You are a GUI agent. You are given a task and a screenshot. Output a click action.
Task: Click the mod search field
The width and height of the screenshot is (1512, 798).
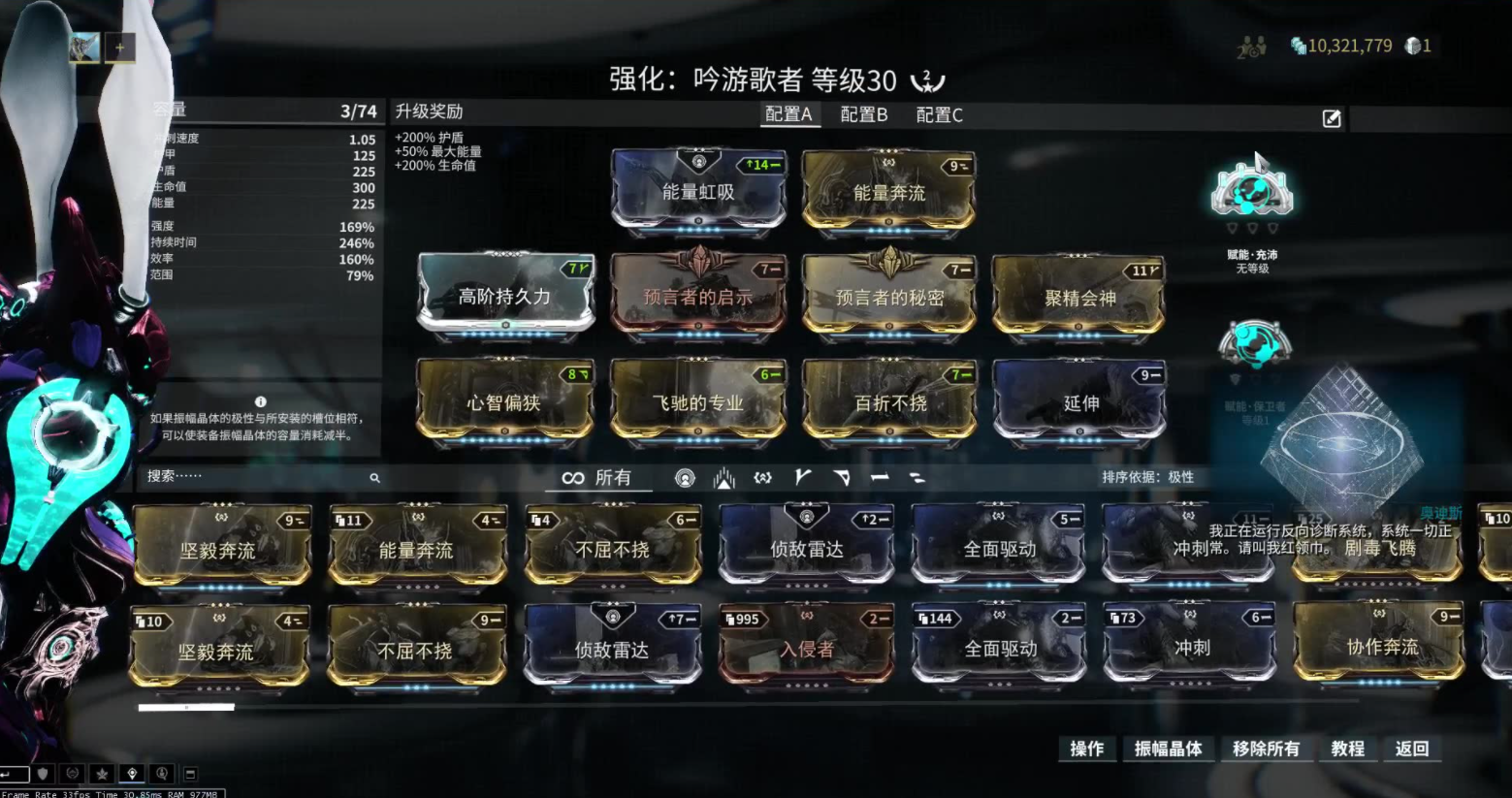pos(257,476)
